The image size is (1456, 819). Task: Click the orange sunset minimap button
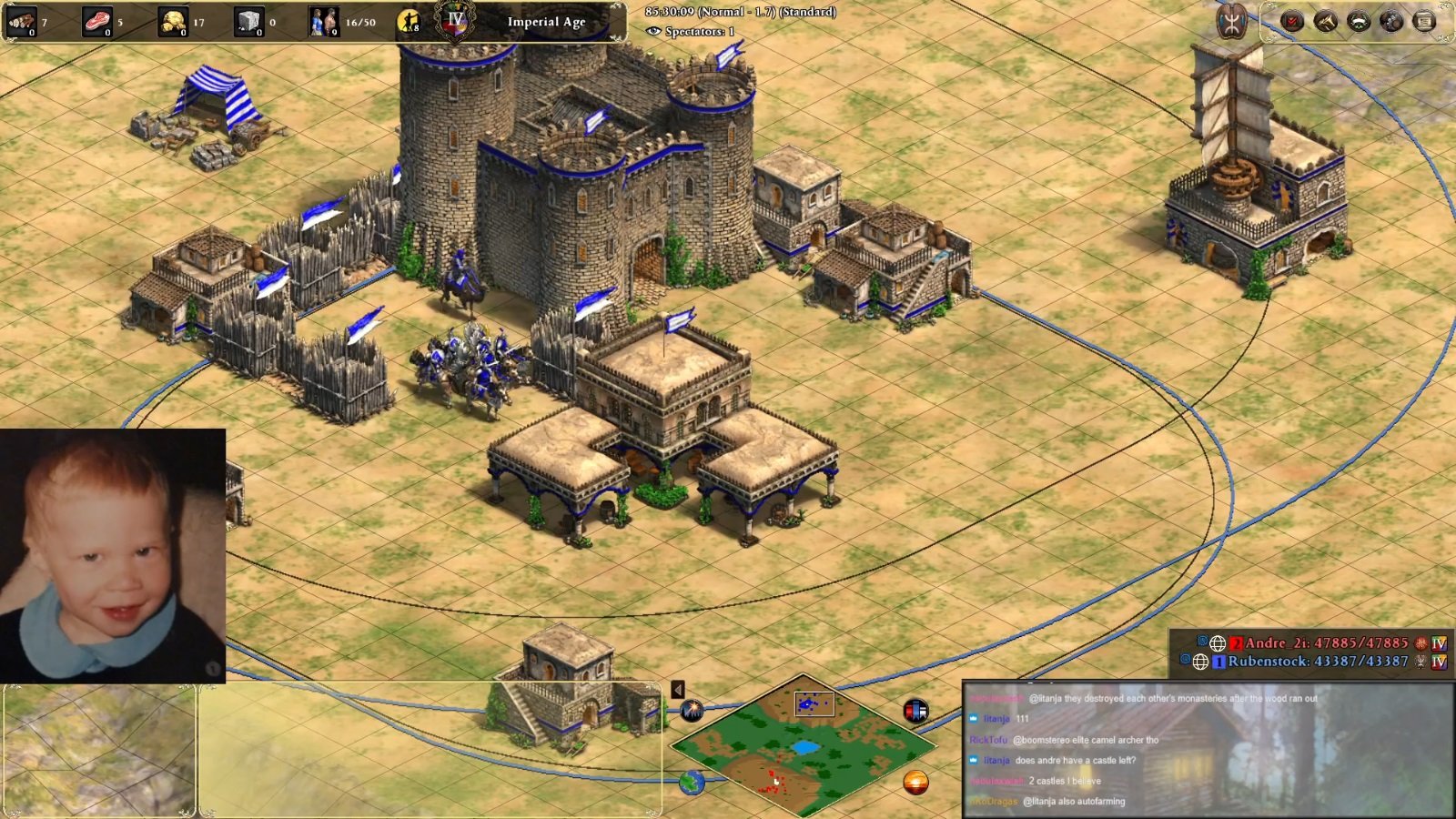coord(915,782)
